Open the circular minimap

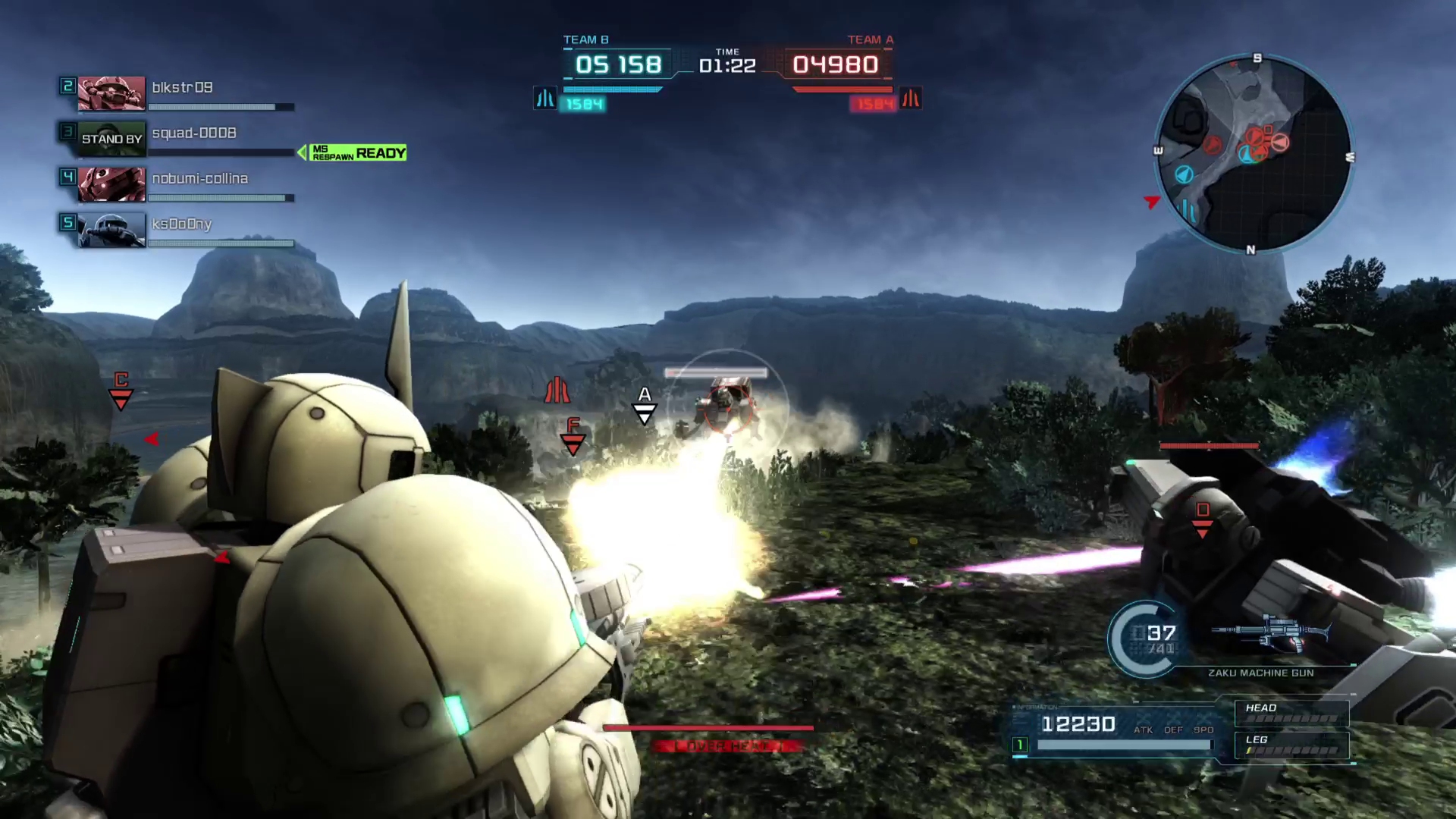[1254, 154]
